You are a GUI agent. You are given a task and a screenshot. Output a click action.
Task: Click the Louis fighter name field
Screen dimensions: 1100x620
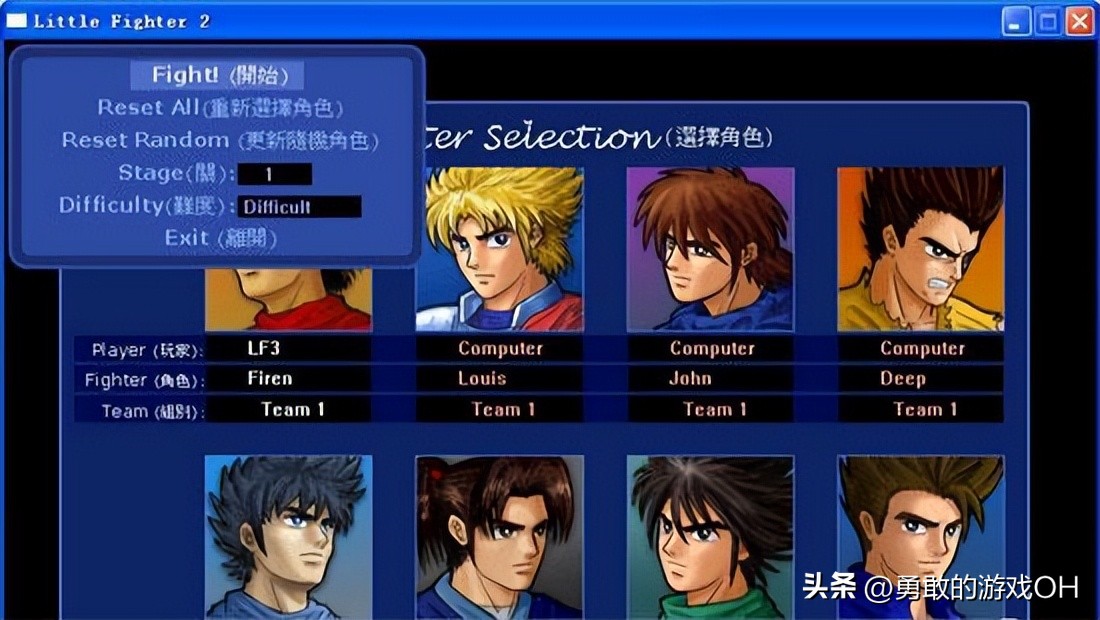(499, 379)
